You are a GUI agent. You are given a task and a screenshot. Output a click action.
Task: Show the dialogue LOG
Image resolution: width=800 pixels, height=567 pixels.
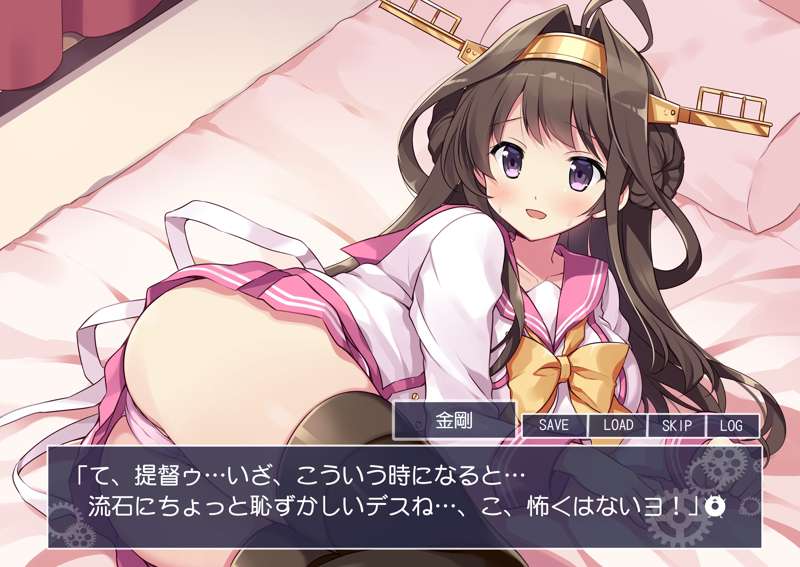[x=731, y=425]
